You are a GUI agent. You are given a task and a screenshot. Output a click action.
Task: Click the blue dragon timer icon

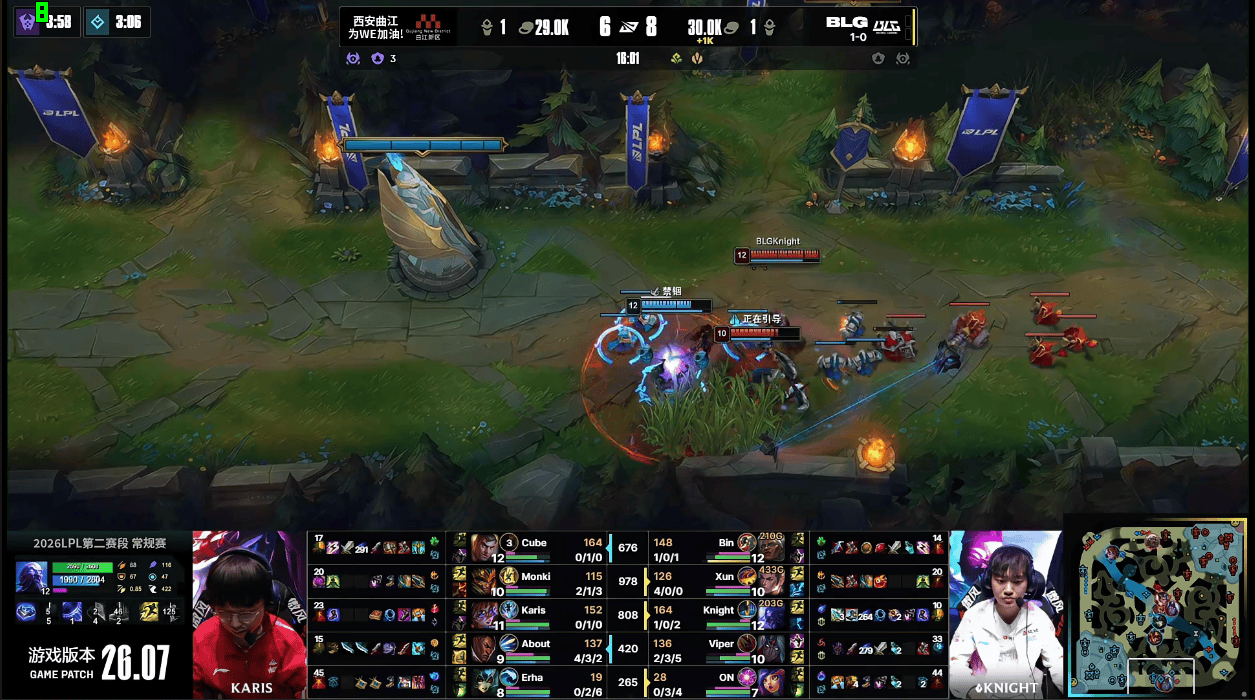[97, 22]
